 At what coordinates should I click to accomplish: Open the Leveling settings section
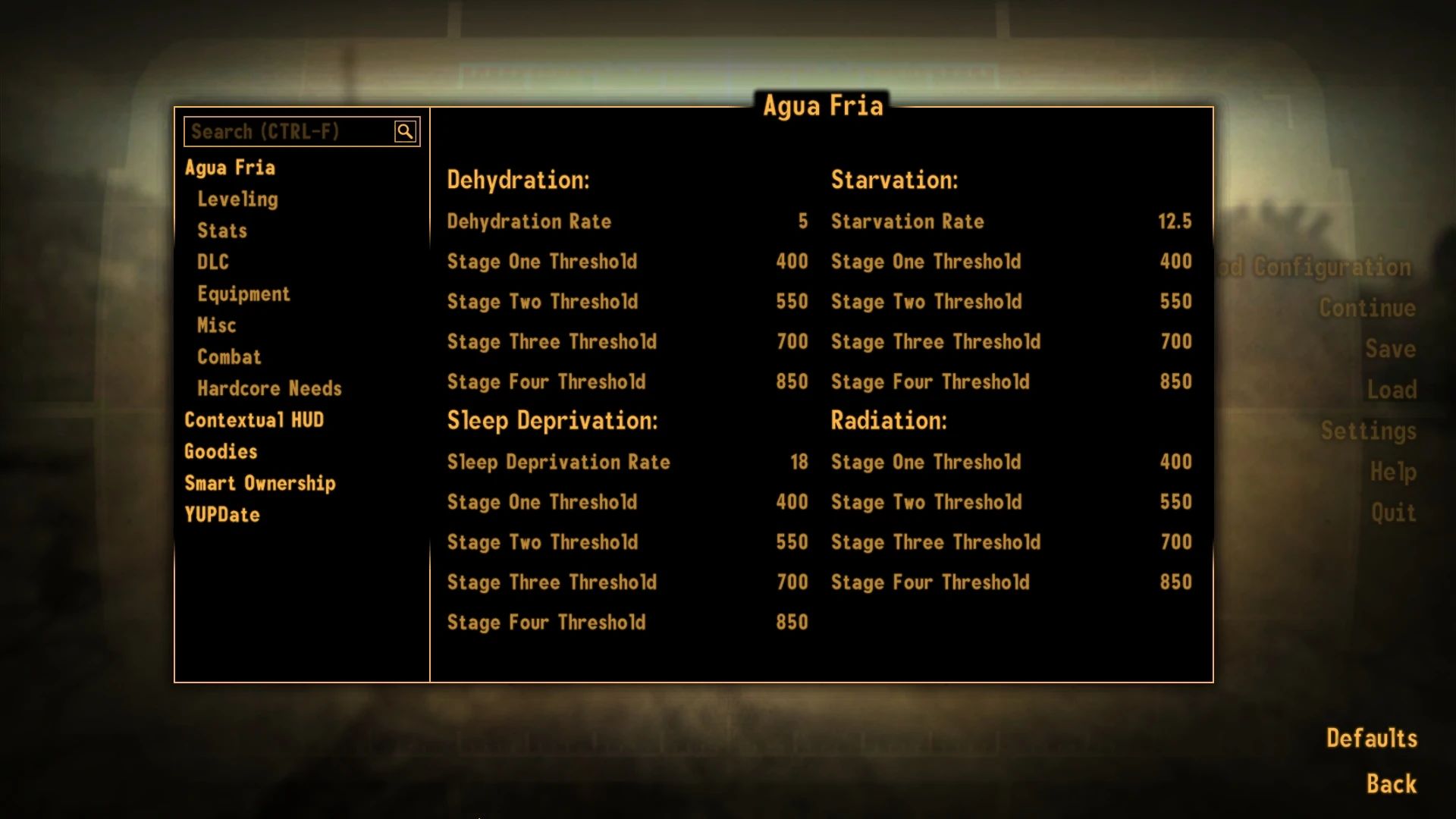point(237,199)
